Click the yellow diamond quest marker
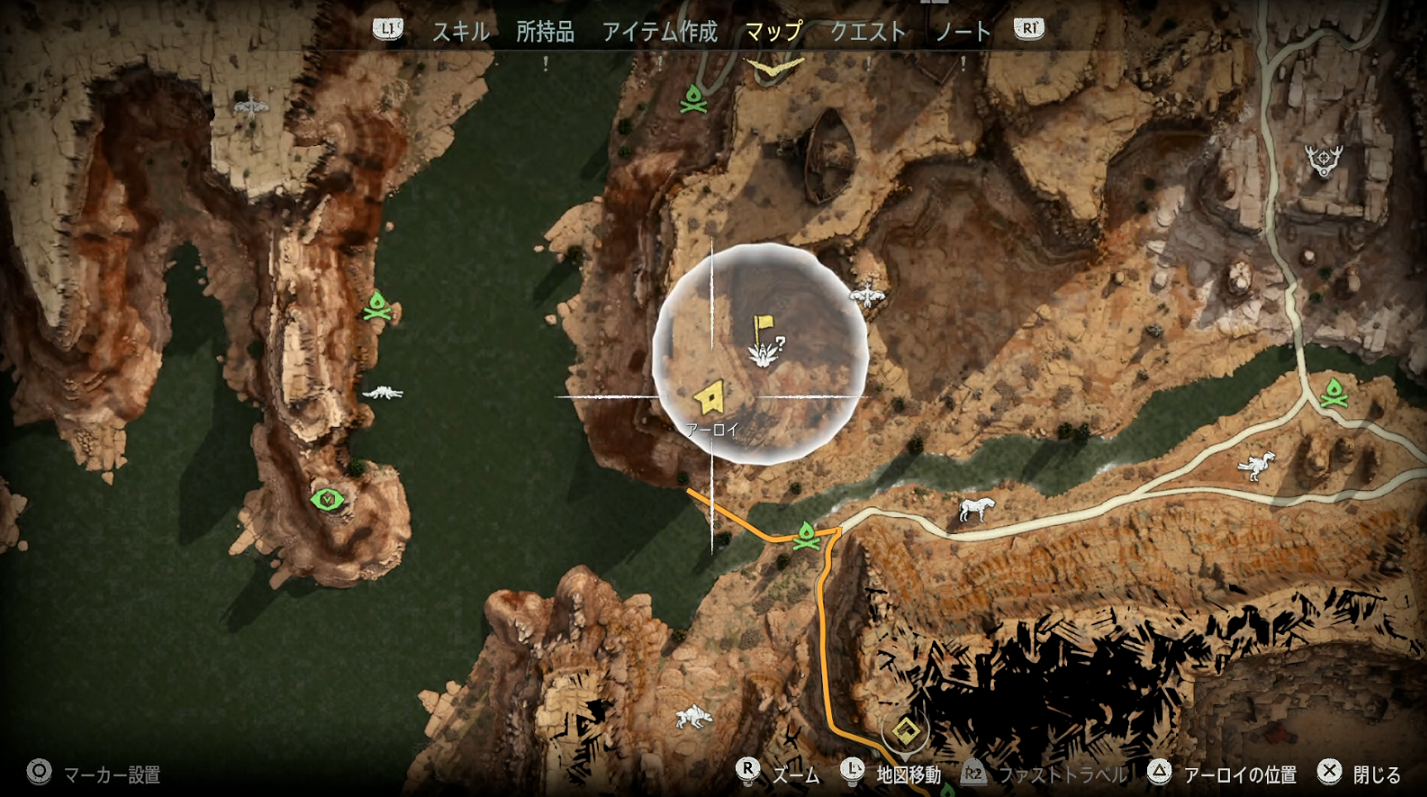The image size is (1427, 797). tap(906, 730)
